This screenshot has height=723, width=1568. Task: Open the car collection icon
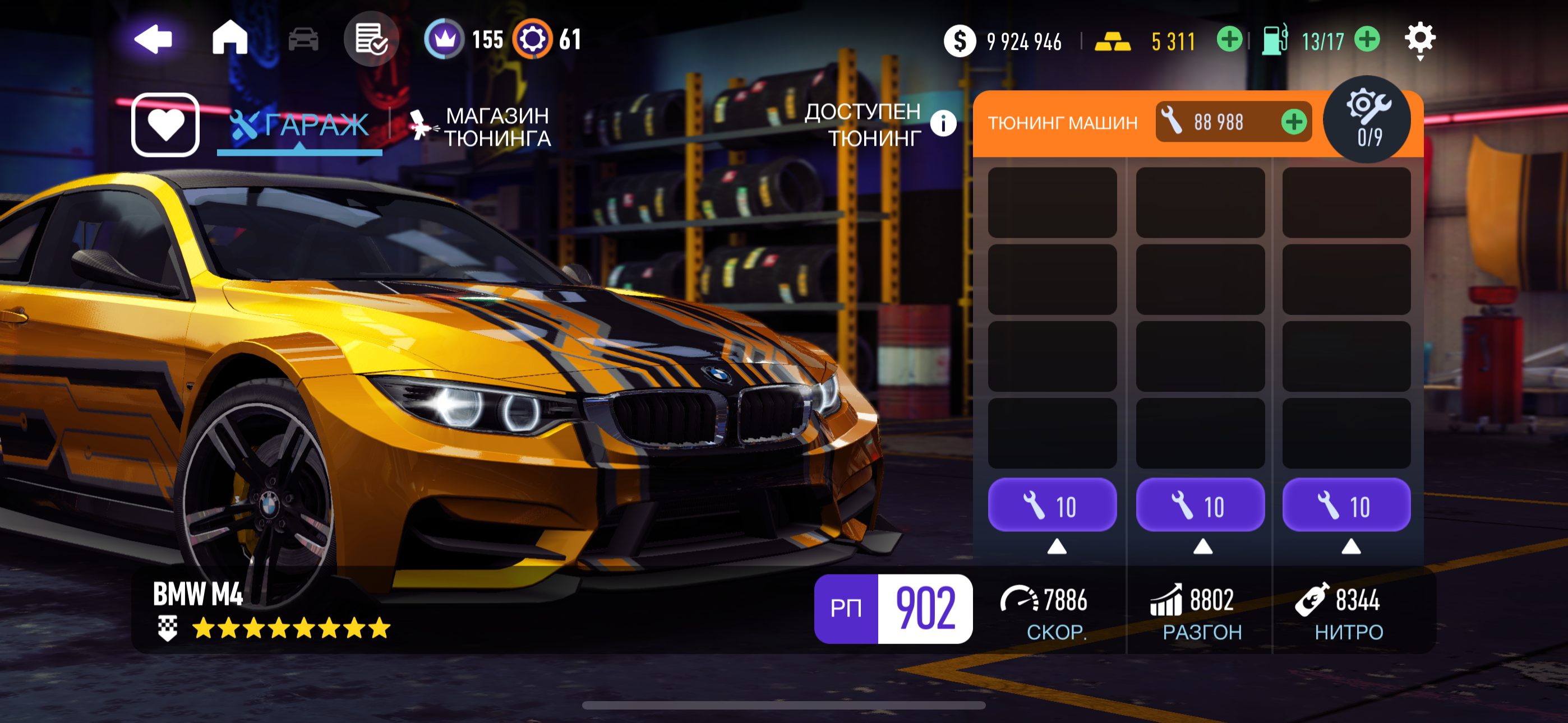[x=303, y=40]
